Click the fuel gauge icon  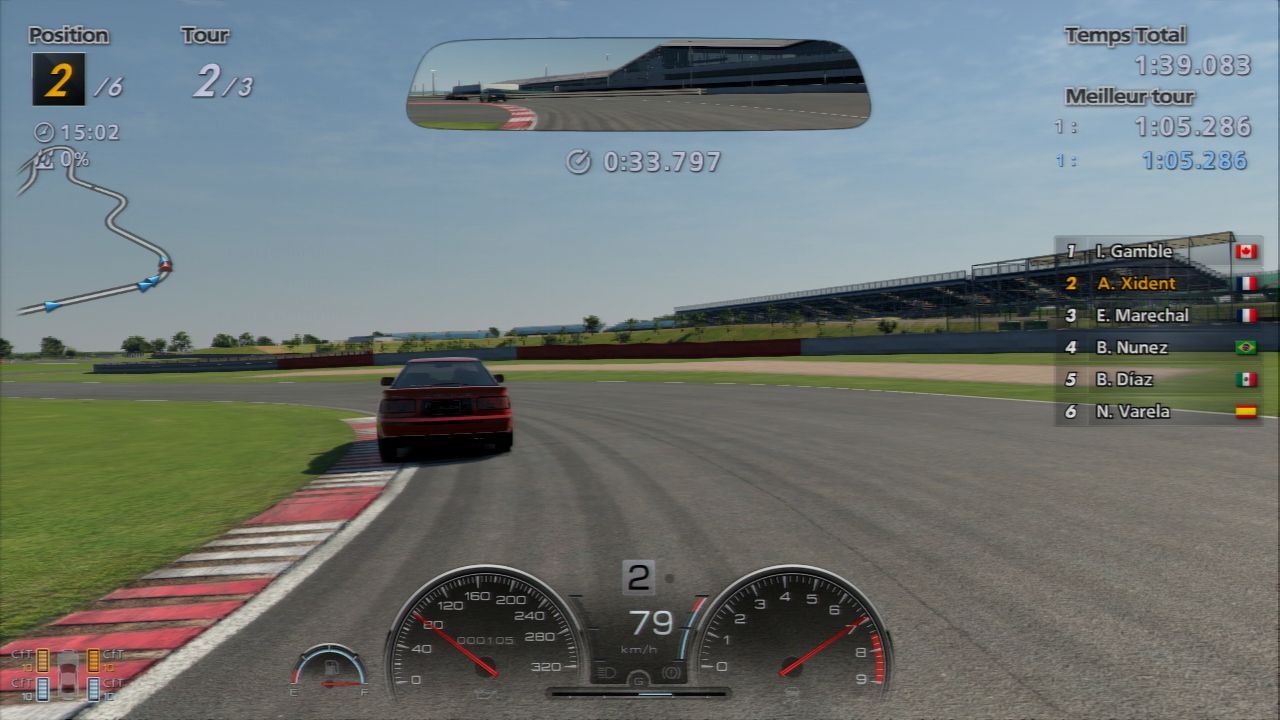click(329, 668)
